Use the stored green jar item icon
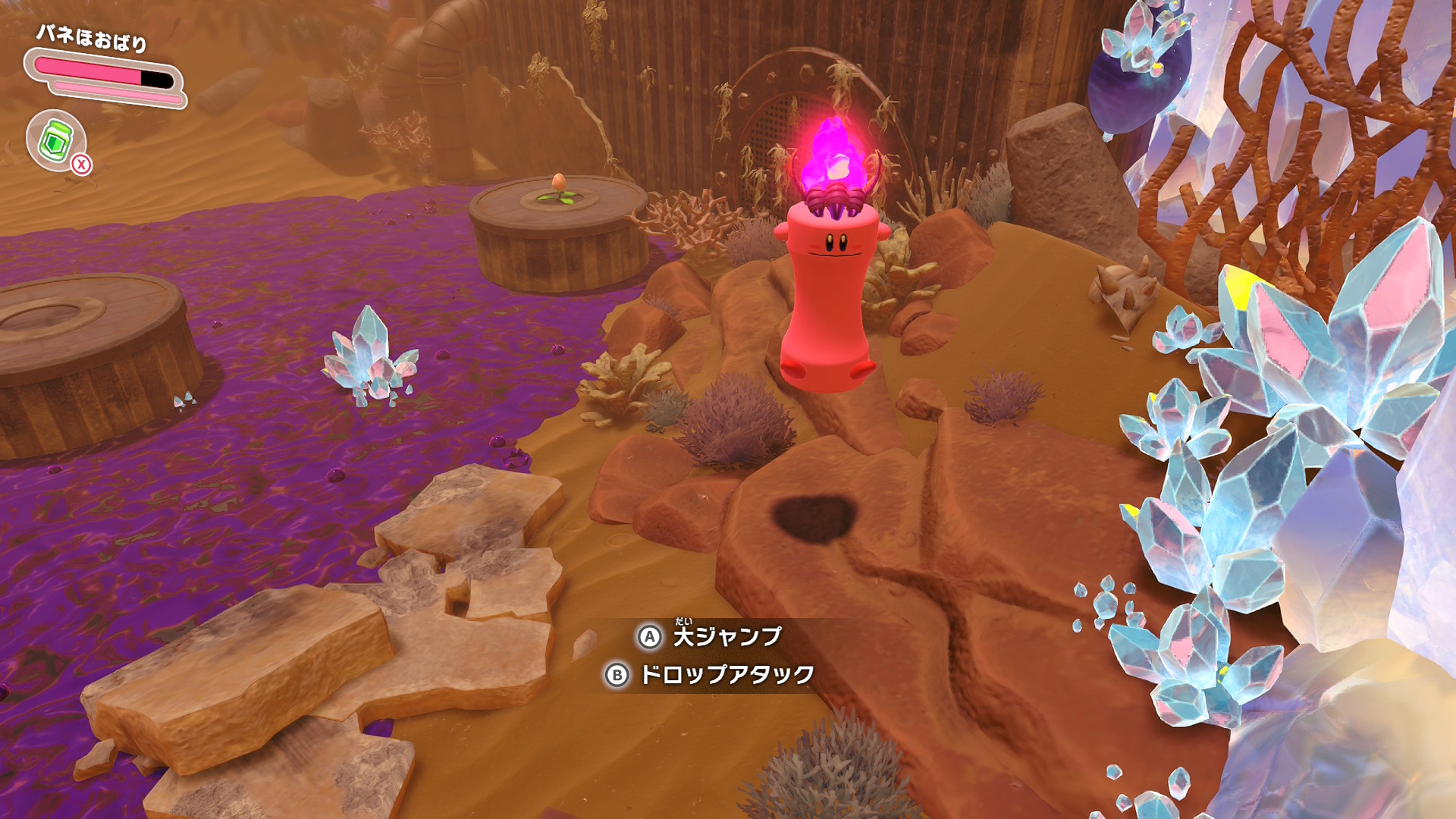The width and height of the screenshot is (1456, 819). tap(55, 140)
